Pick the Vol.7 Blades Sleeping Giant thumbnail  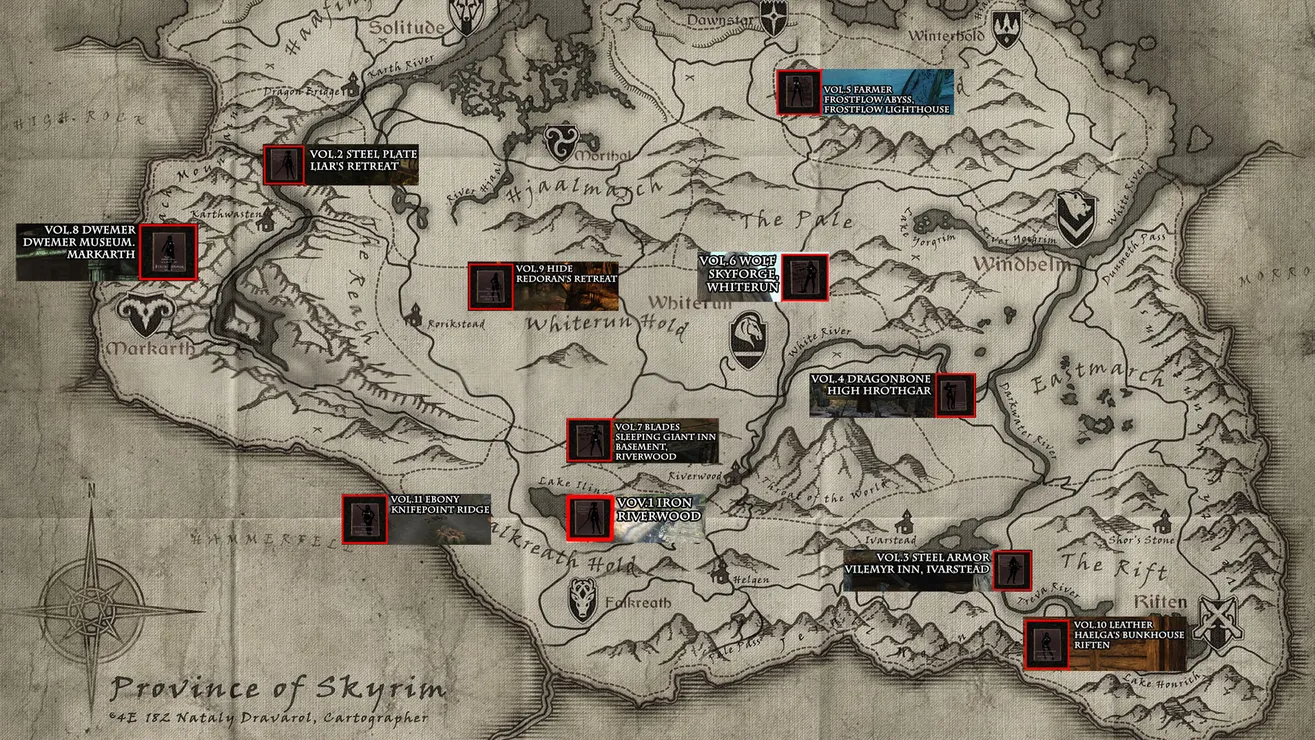click(587, 440)
